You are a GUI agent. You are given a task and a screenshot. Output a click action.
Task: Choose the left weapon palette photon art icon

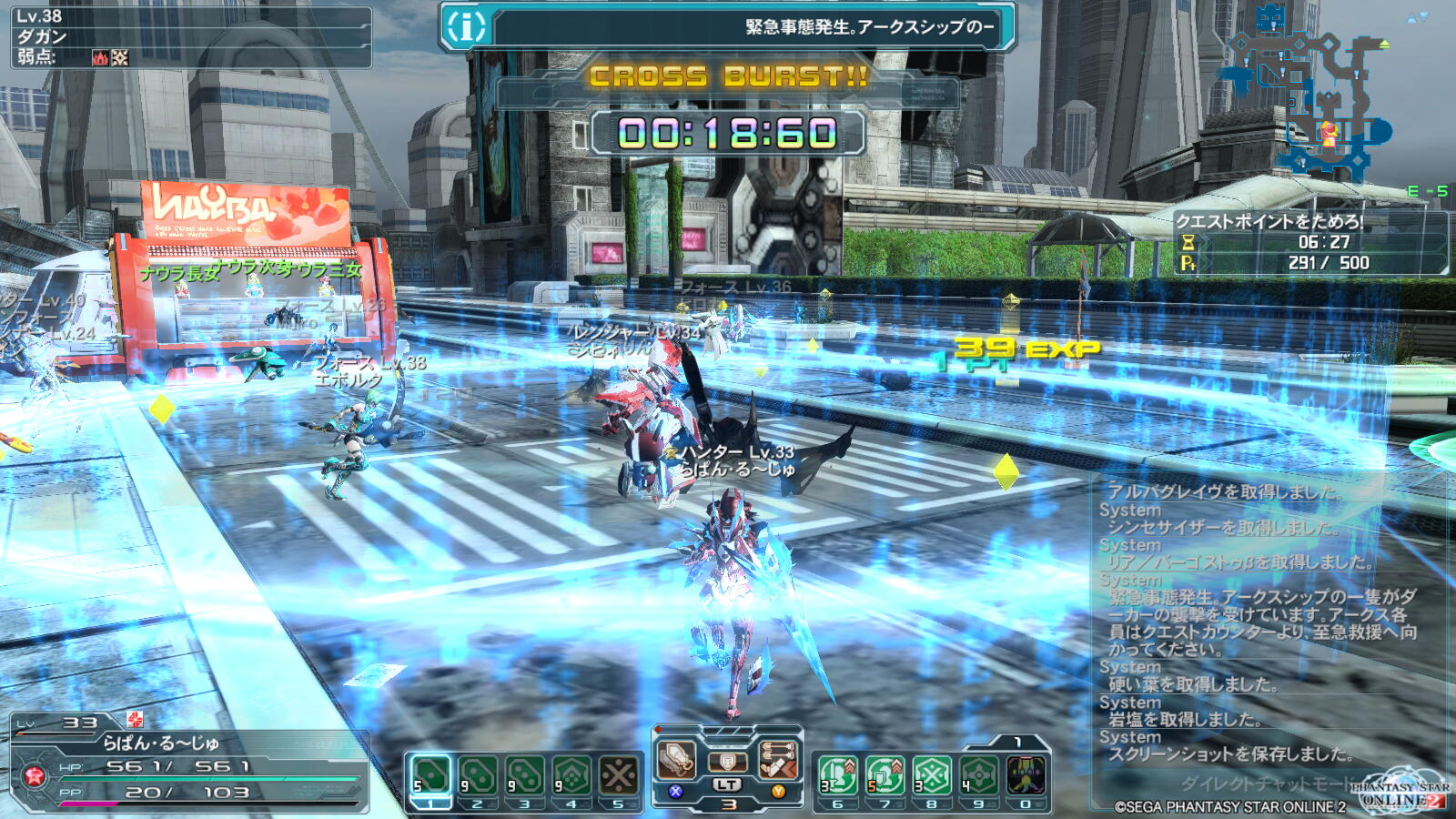pyautogui.click(x=676, y=760)
